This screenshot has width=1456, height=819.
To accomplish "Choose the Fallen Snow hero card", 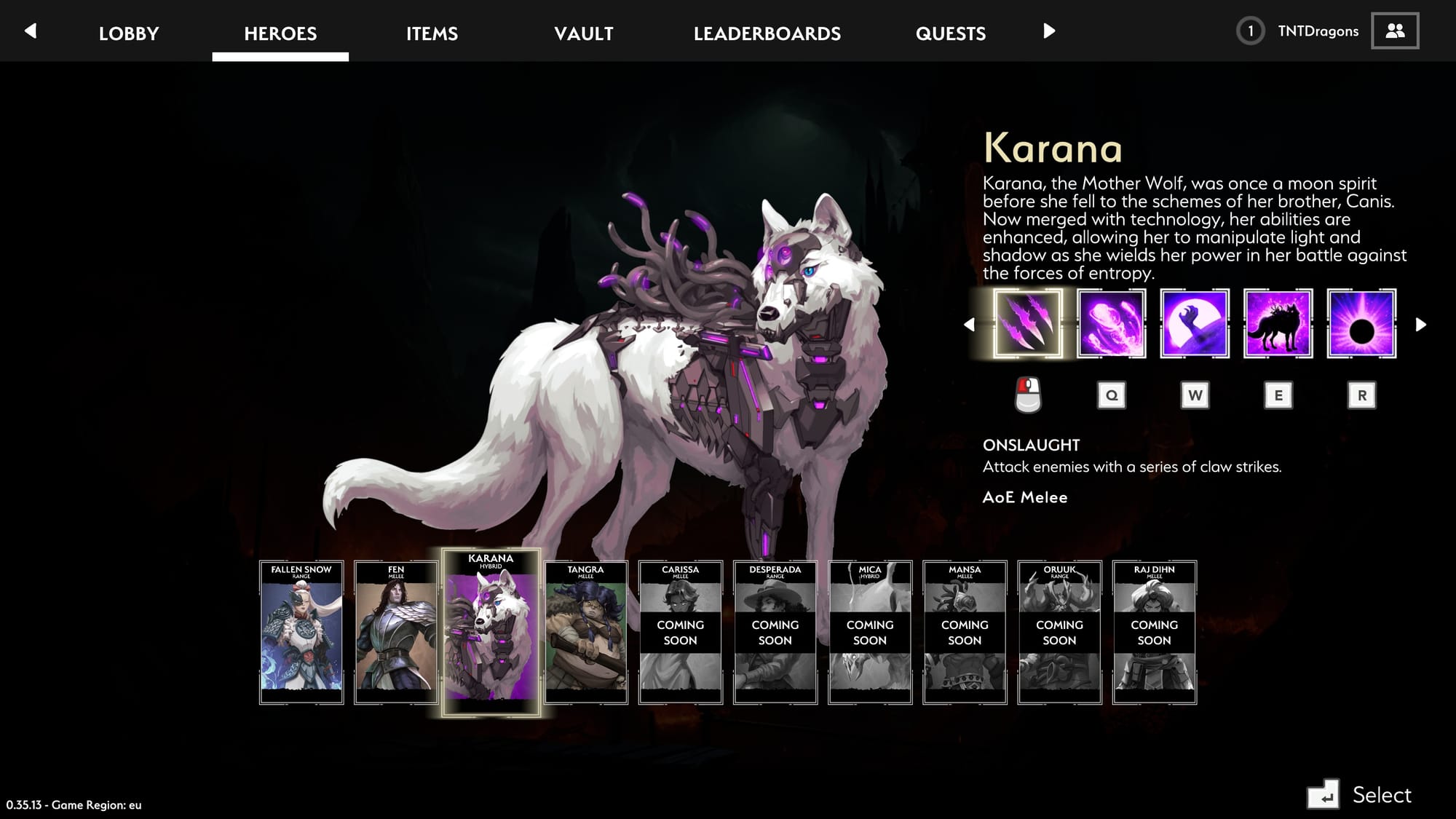I will (x=301, y=632).
